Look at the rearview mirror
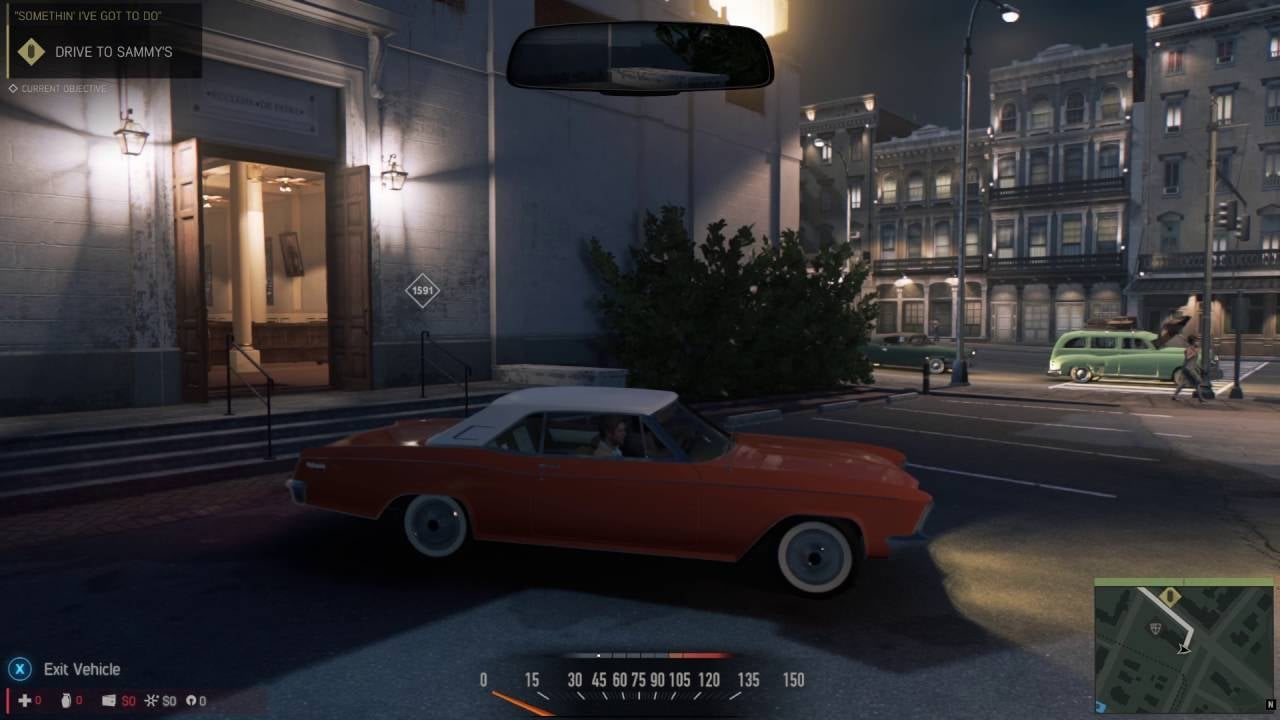Viewport: 1280px width, 720px height. pos(640,57)
